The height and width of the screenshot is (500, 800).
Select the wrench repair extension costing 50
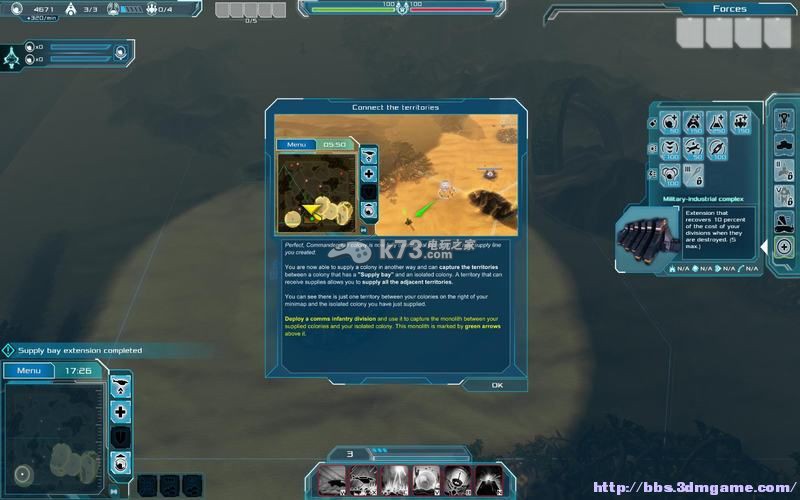coord(692,150)
